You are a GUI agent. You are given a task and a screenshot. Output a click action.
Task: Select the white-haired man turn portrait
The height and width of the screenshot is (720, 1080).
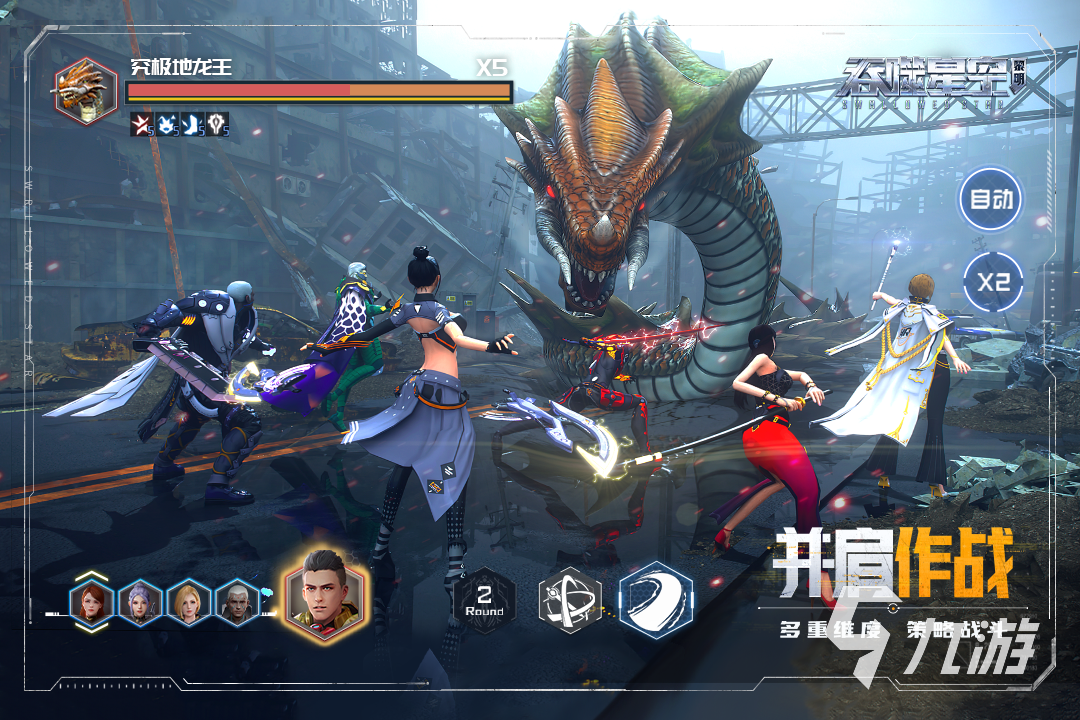point(238,603)
